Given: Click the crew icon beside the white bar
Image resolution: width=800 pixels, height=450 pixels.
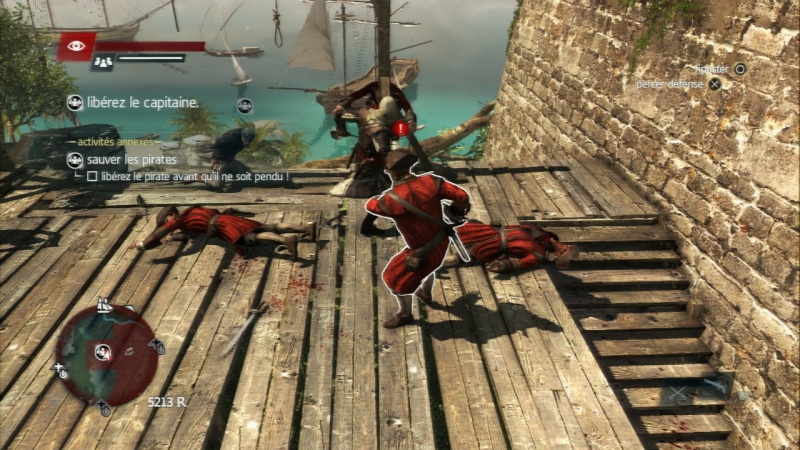Looking at the screenshot, I should click(101, 62).
